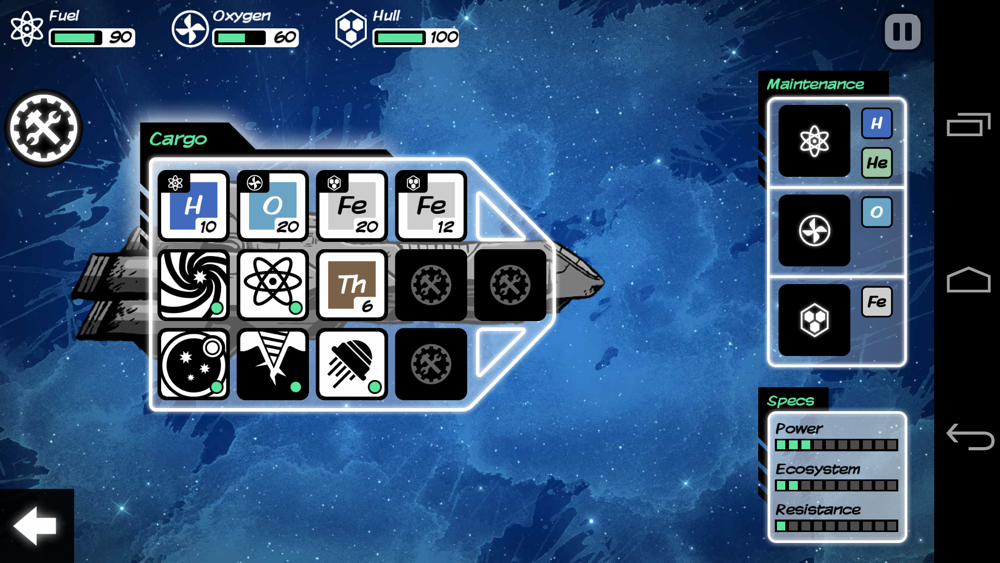Go back with the white arrow button
1000x563 pixels.
[35, 526]
